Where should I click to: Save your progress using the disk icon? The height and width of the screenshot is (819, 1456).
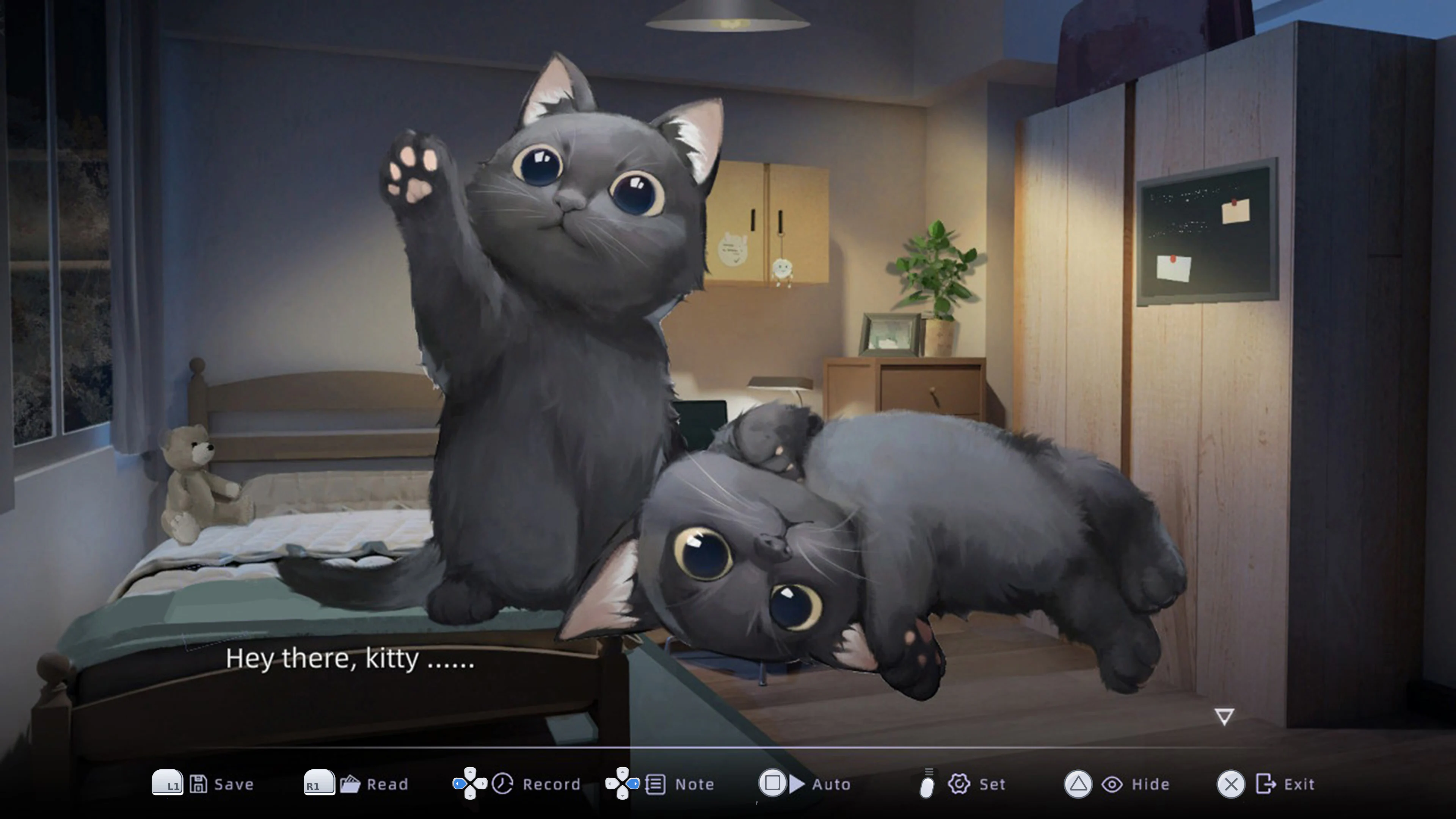[199, 784]
